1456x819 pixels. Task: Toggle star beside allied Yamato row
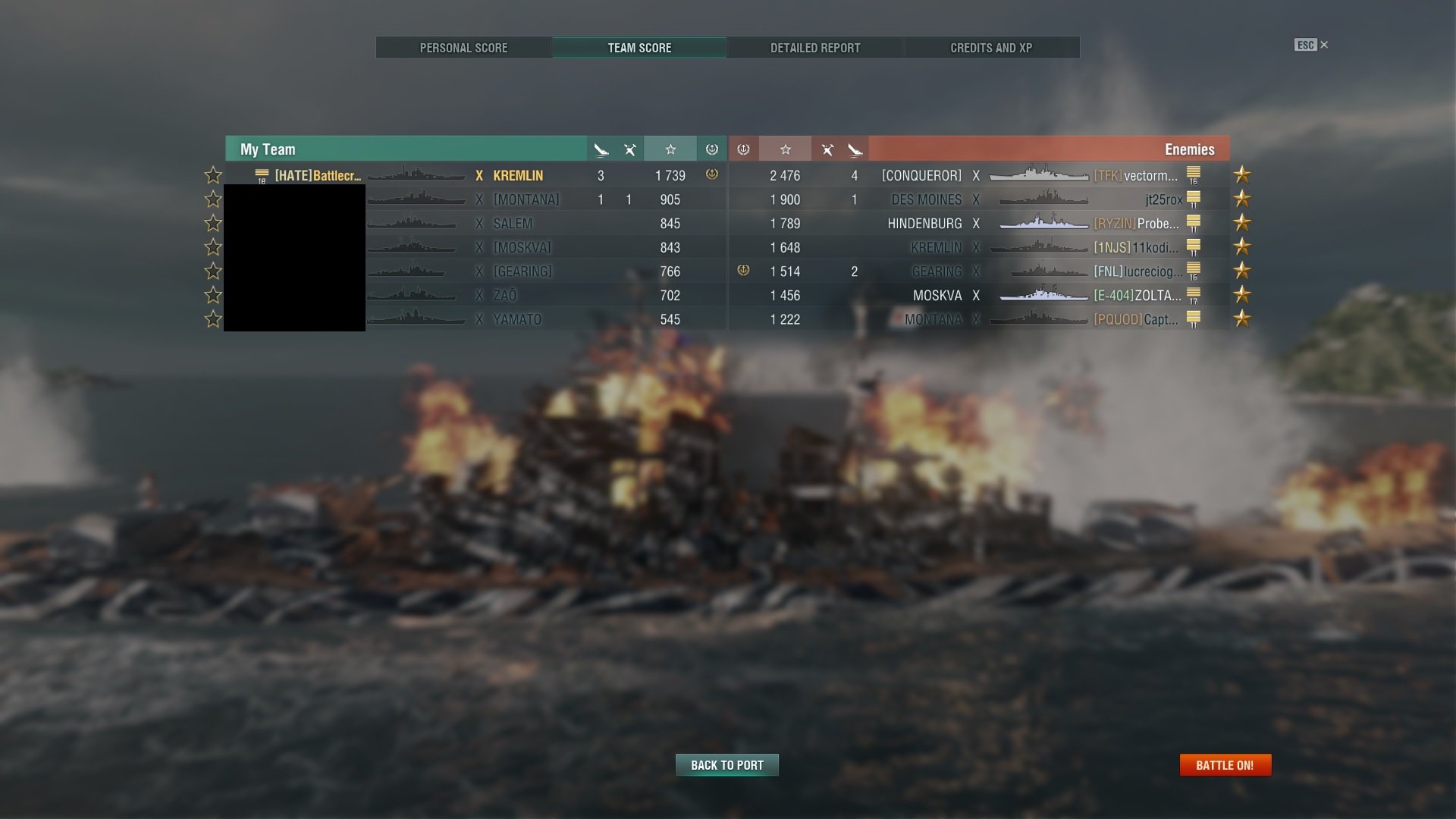click(x=213, y=319)
